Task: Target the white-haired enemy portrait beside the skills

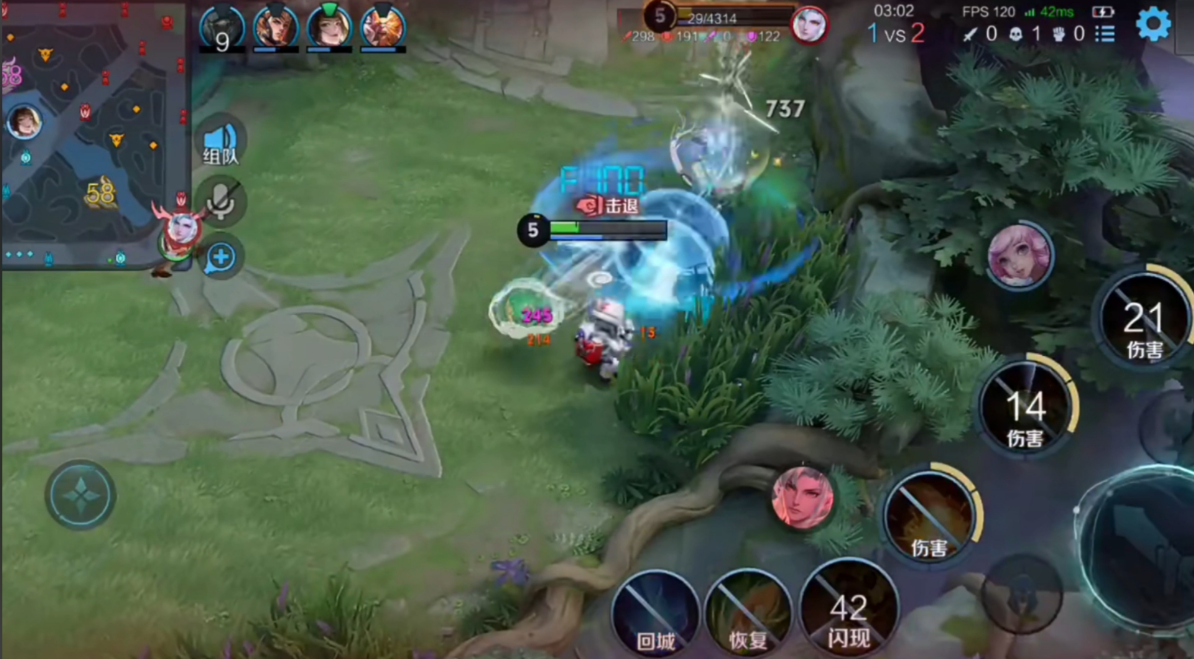Action: (802, 497)
